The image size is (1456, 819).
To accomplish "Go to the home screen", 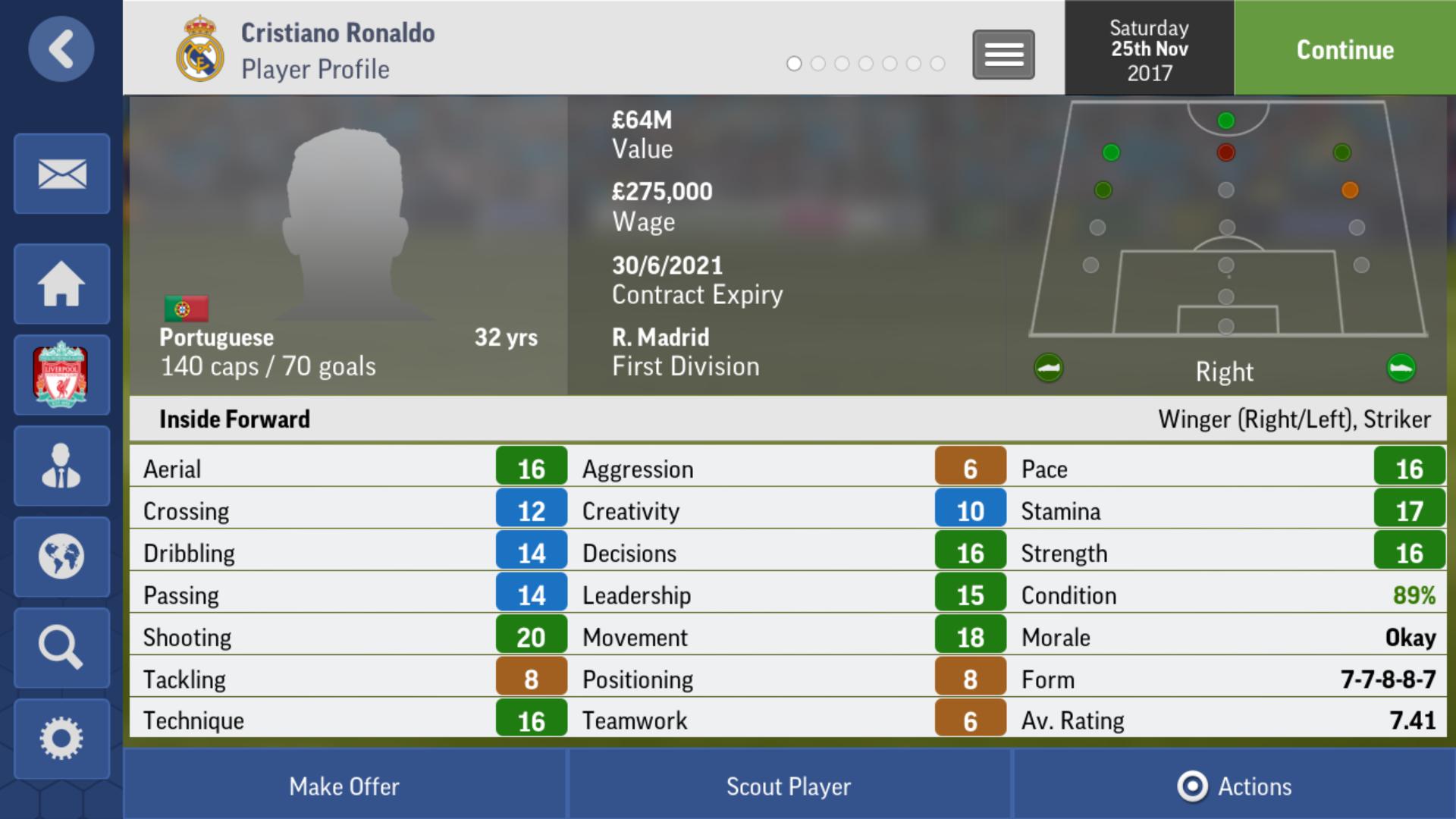I will click(61, 284).
